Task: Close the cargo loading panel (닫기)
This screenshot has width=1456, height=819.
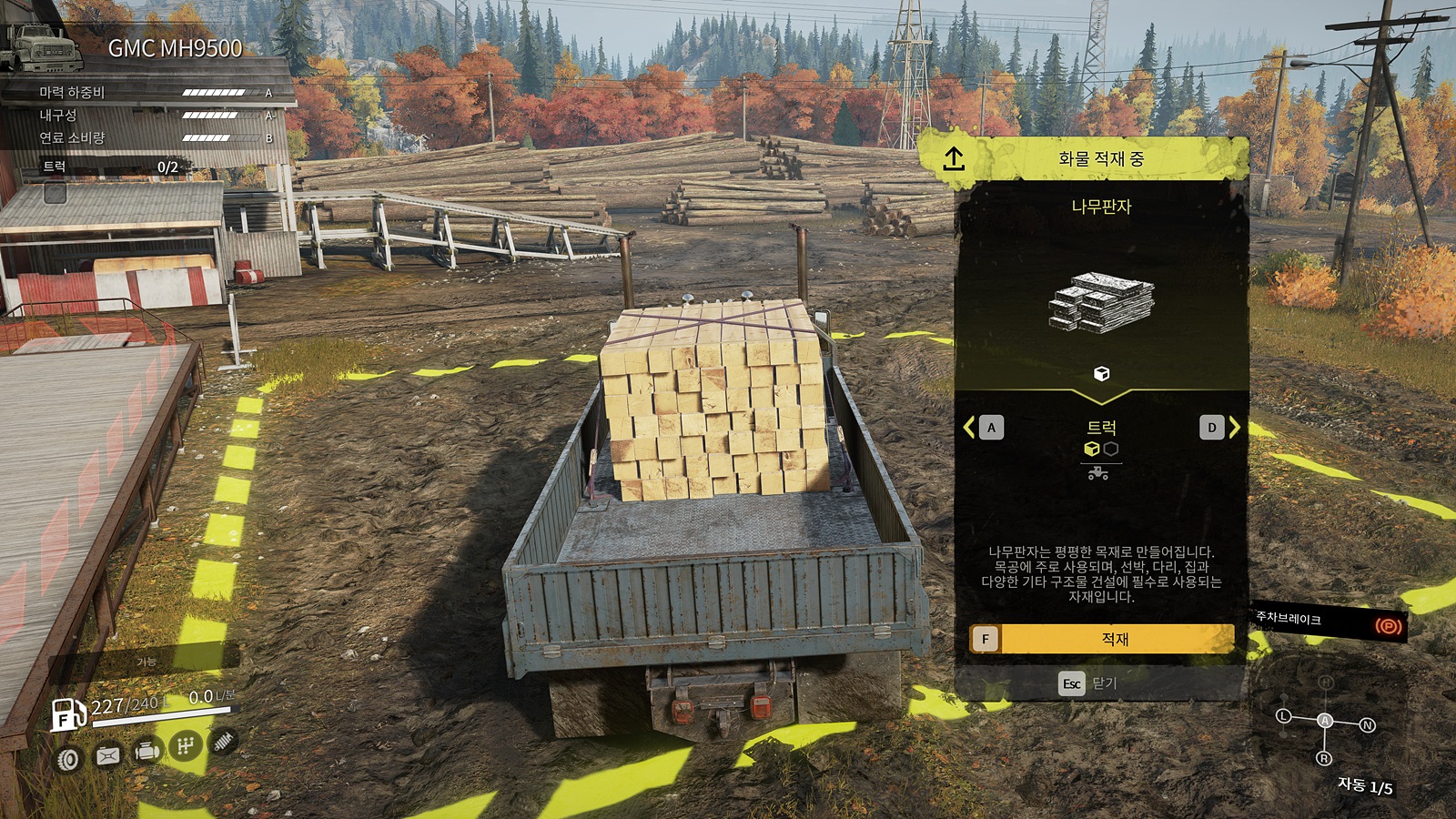Action: (x=1089, y=683)
